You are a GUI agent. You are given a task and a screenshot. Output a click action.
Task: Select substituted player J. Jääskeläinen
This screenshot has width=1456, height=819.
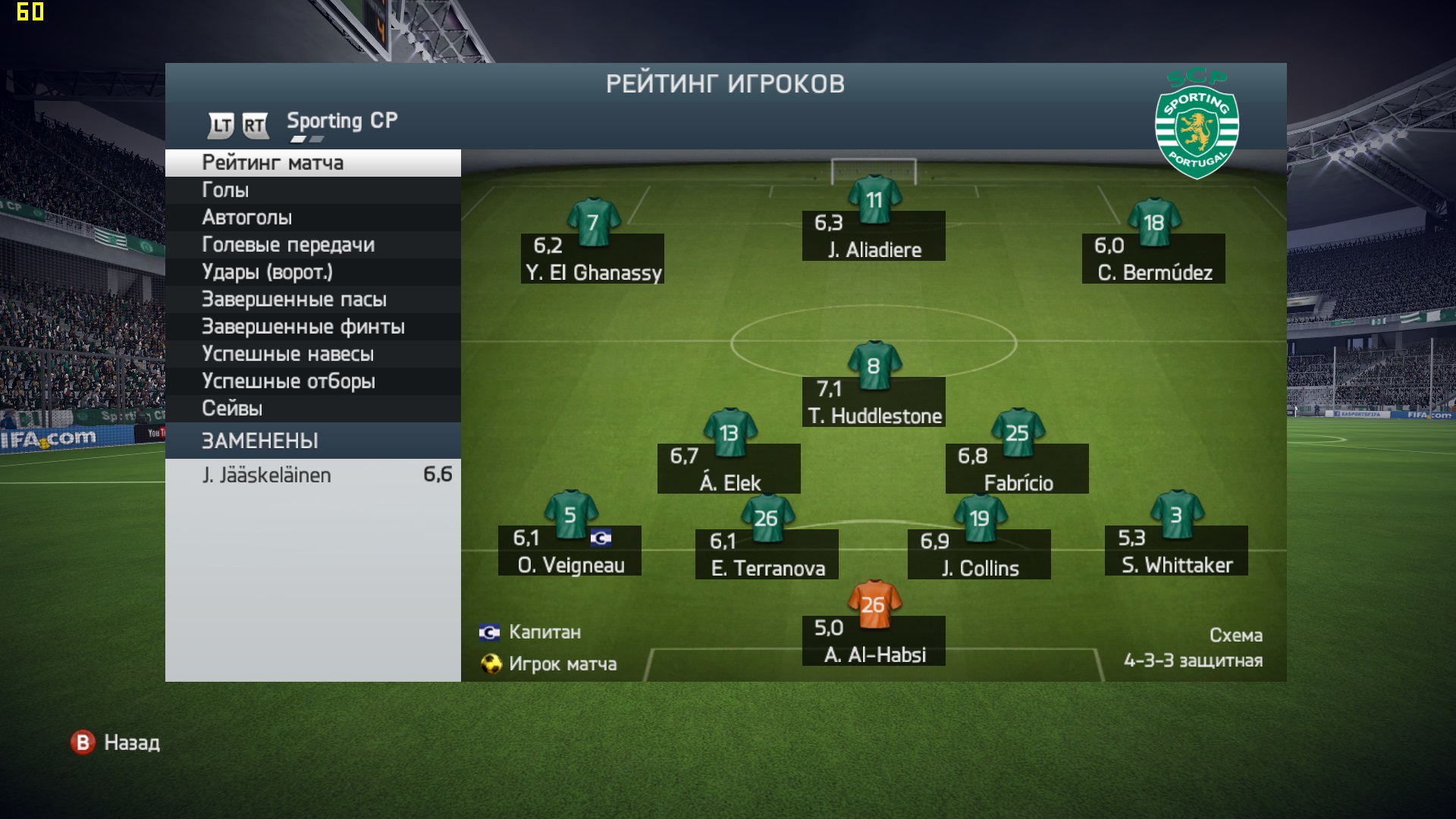(312, 475)
